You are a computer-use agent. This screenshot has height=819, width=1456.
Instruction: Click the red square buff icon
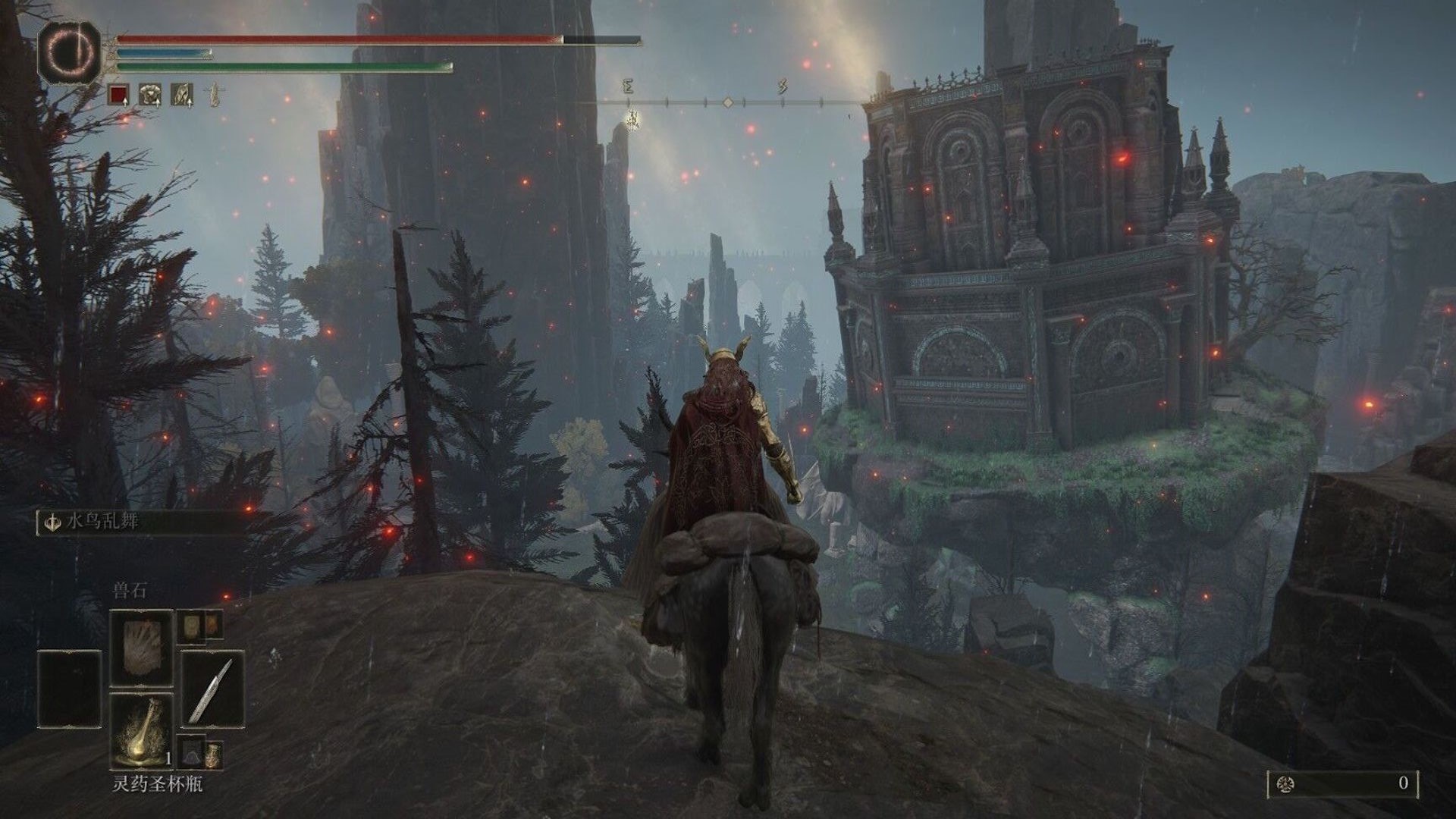coord(119,95)
